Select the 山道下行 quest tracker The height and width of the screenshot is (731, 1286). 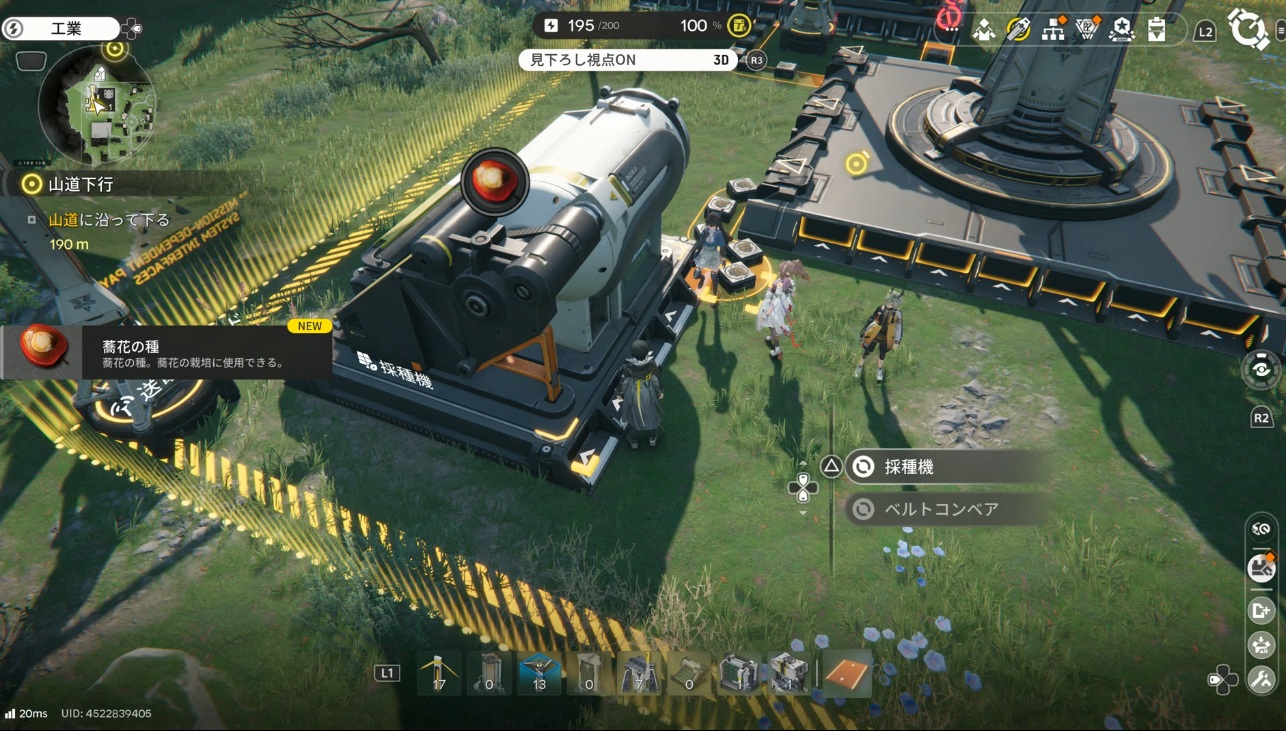pos(80,184)
